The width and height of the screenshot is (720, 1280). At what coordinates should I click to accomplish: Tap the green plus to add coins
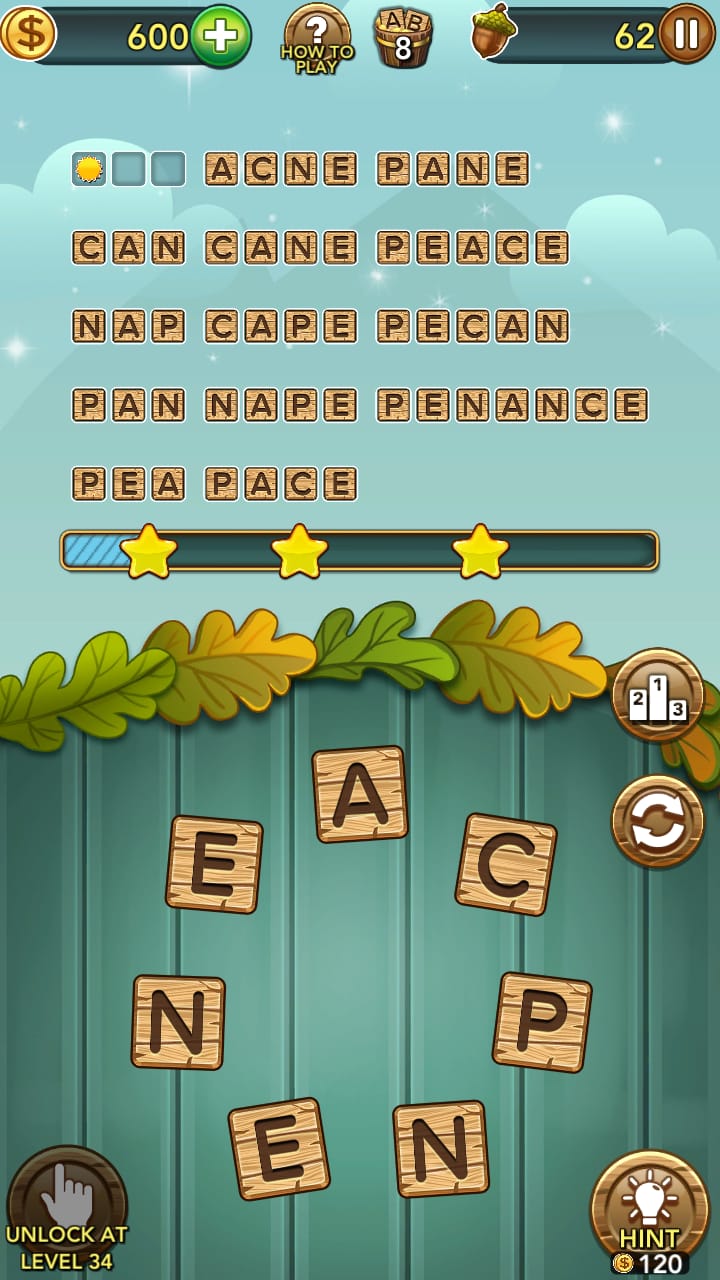[x=220, y=36]
